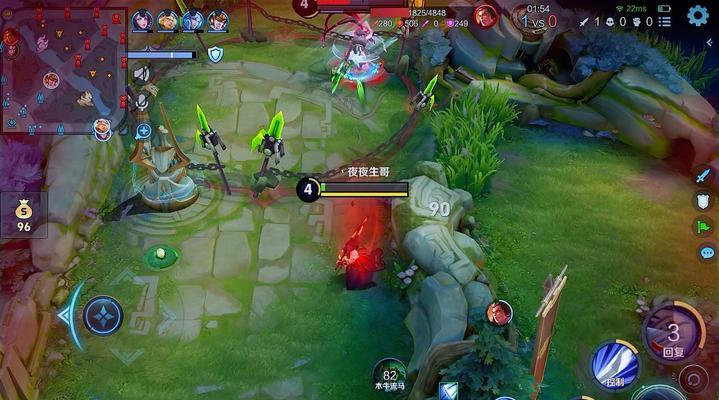
Task: Open the gear settings menu
Action: click(698, 15)
